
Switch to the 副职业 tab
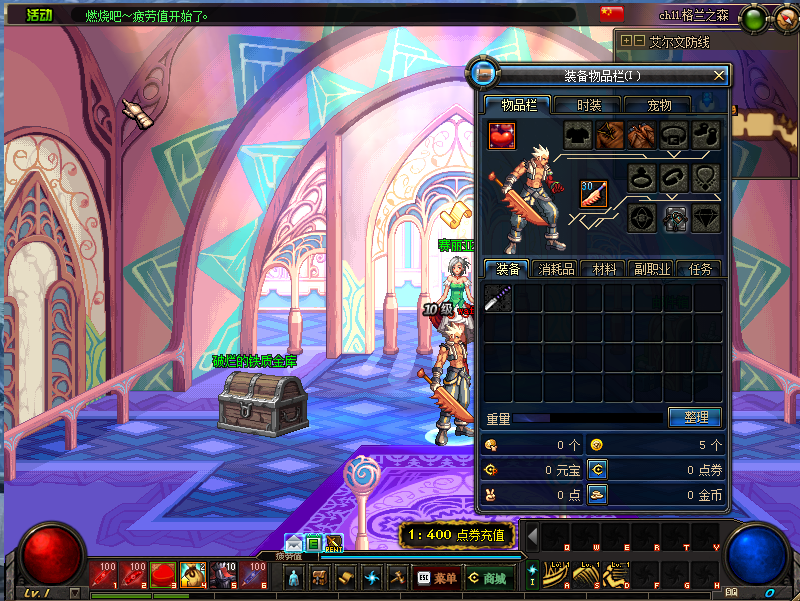[651, 269]
